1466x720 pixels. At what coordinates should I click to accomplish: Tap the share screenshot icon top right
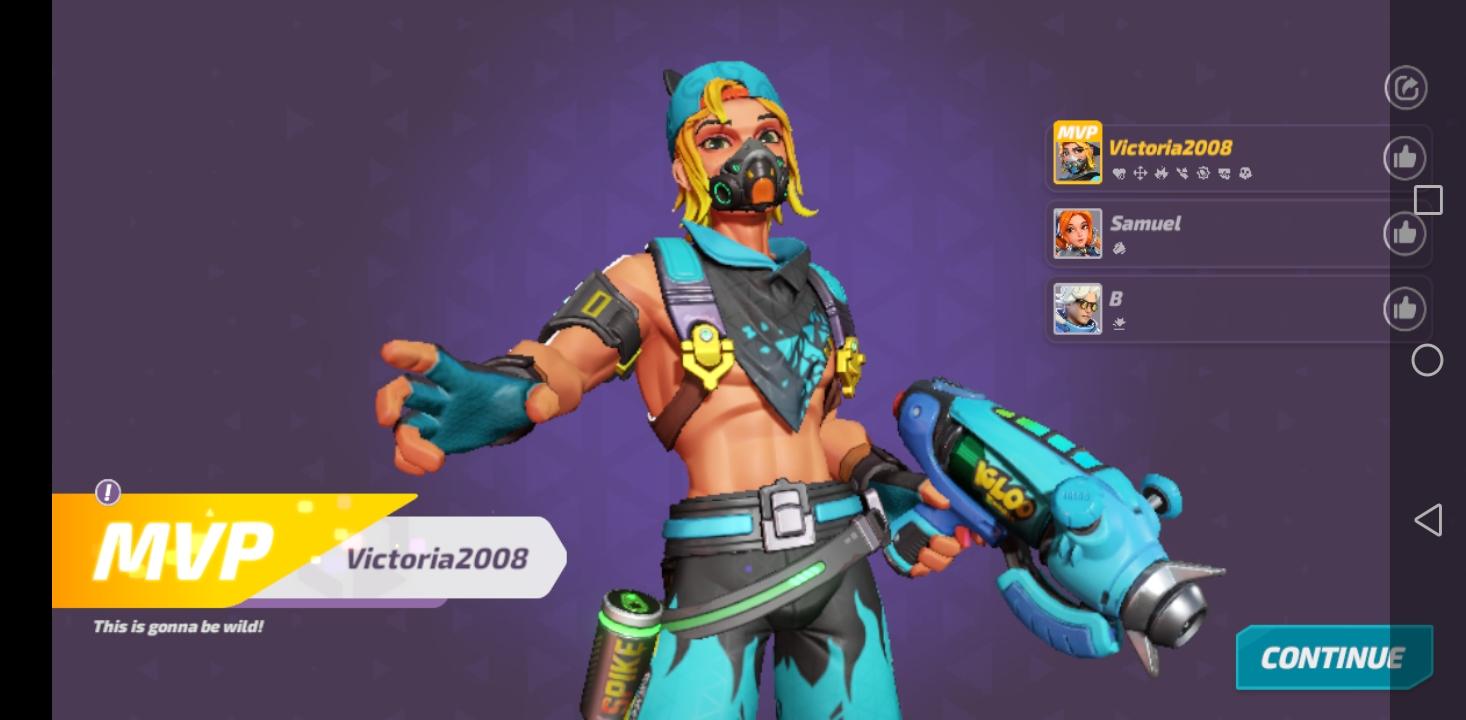pyautogui.click(x=1405, y=87)
